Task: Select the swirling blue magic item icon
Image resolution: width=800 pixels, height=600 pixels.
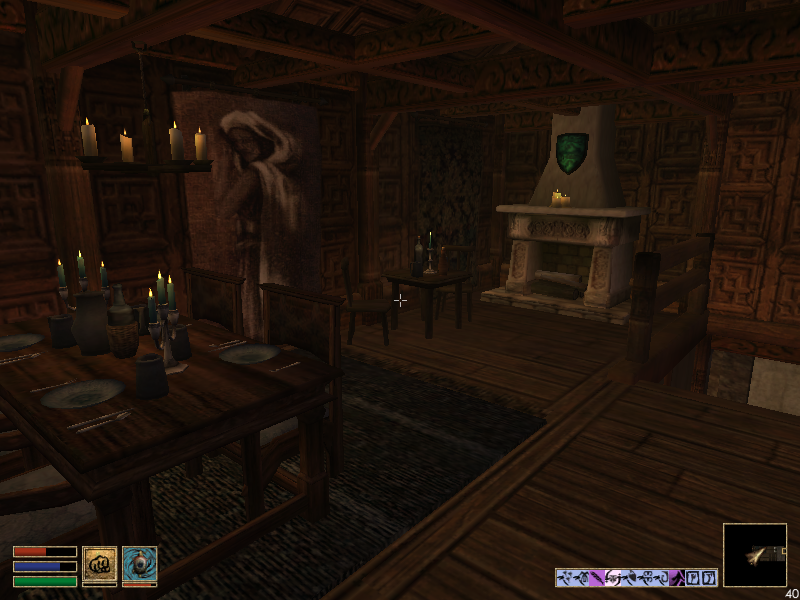Action: (139, 563)
